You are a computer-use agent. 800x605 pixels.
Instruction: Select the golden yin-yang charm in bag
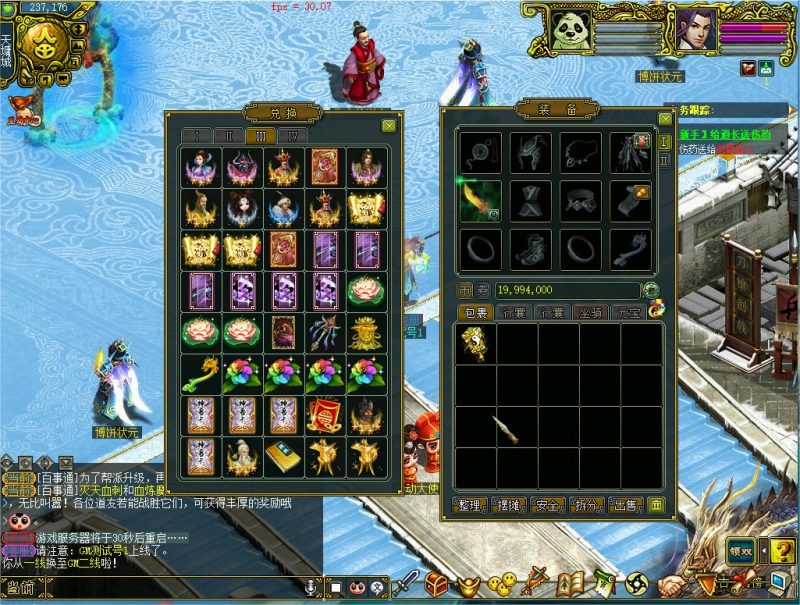[x=475, y=343]
